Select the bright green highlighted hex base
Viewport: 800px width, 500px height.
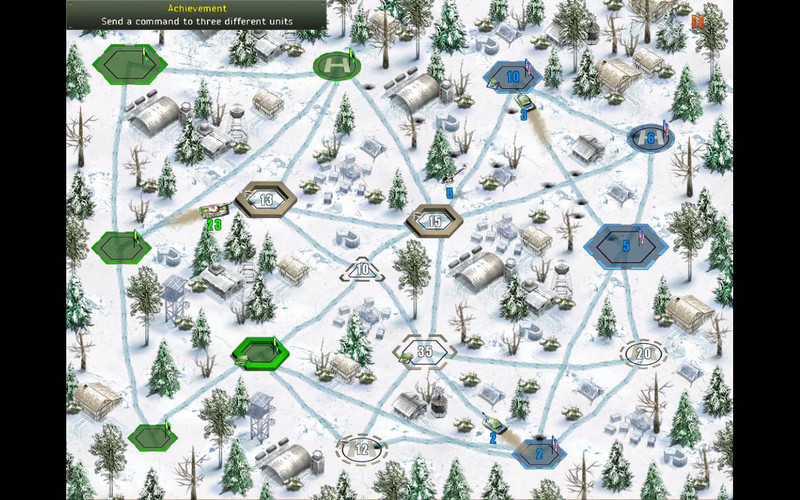[x=260, y=351]
